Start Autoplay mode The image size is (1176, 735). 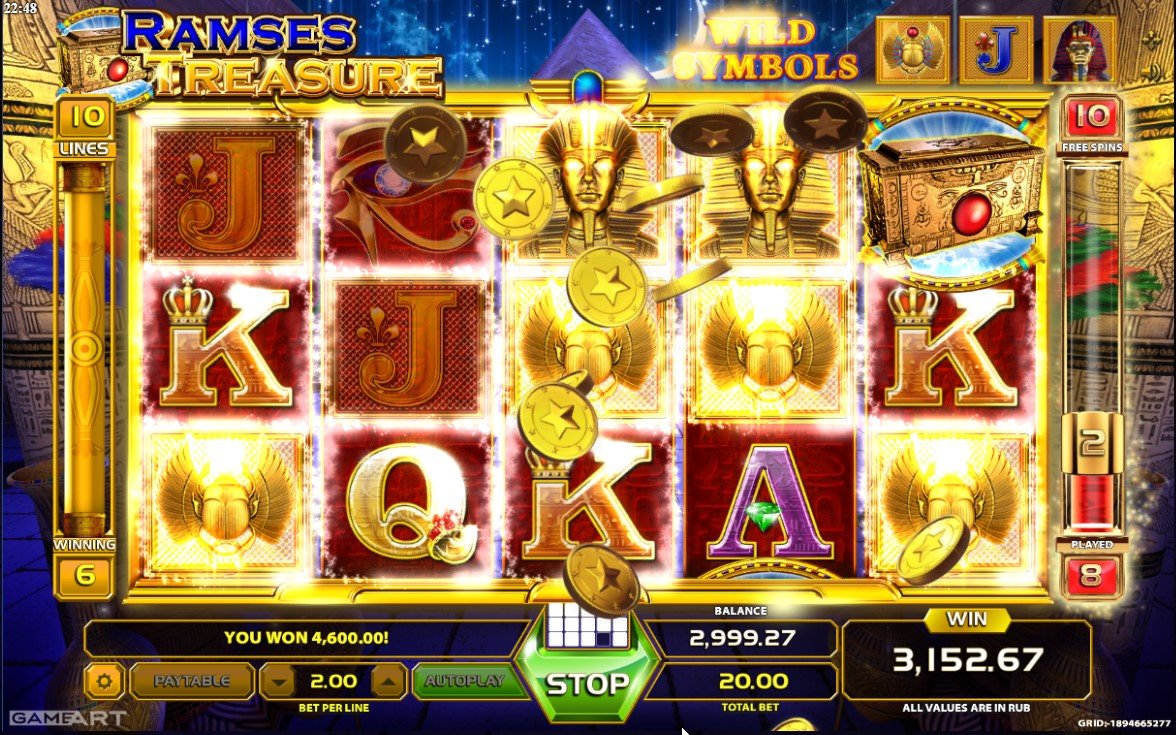[463, 681]
